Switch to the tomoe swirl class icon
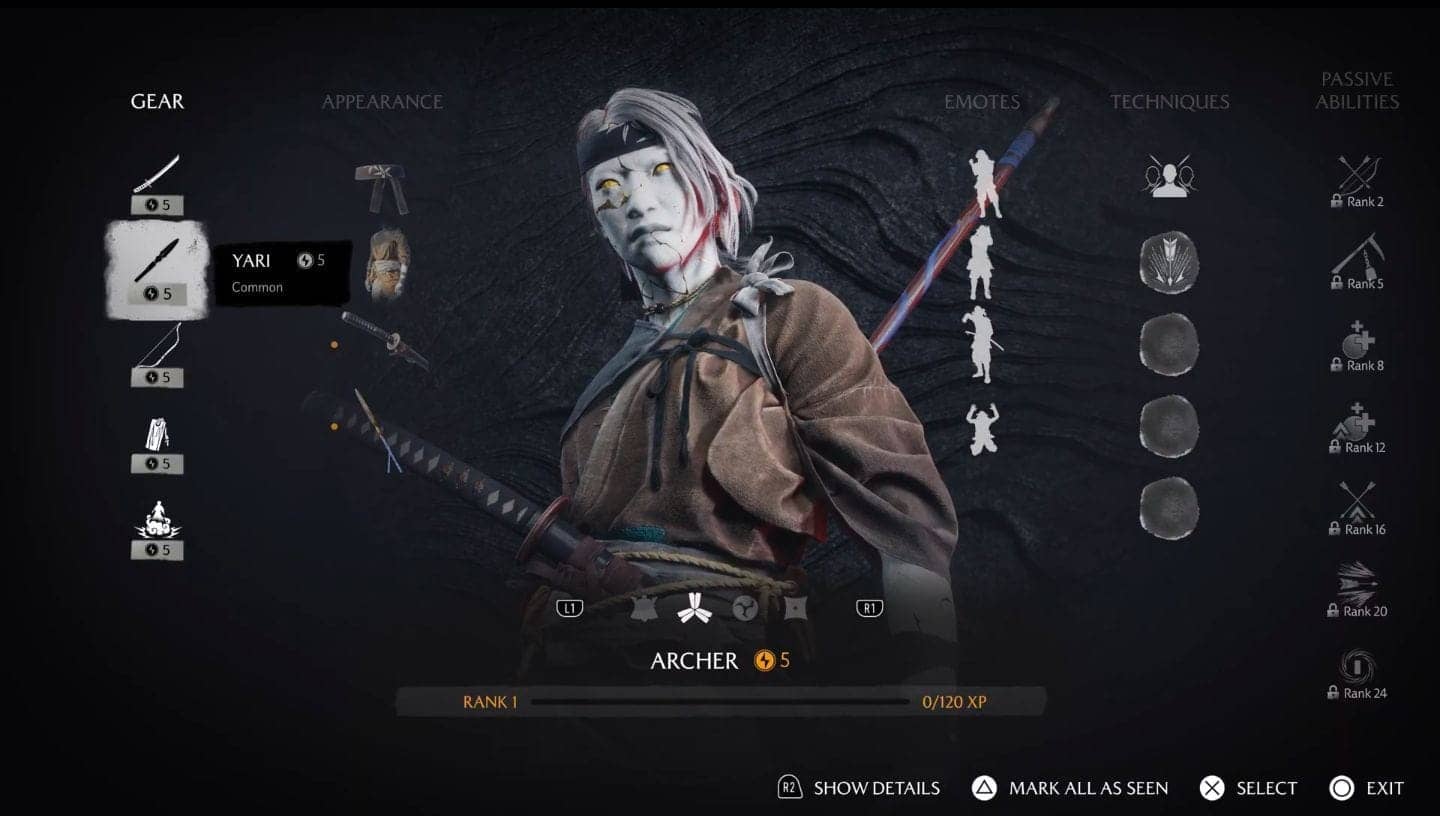The image size is (1440, 816). [744, 607]
